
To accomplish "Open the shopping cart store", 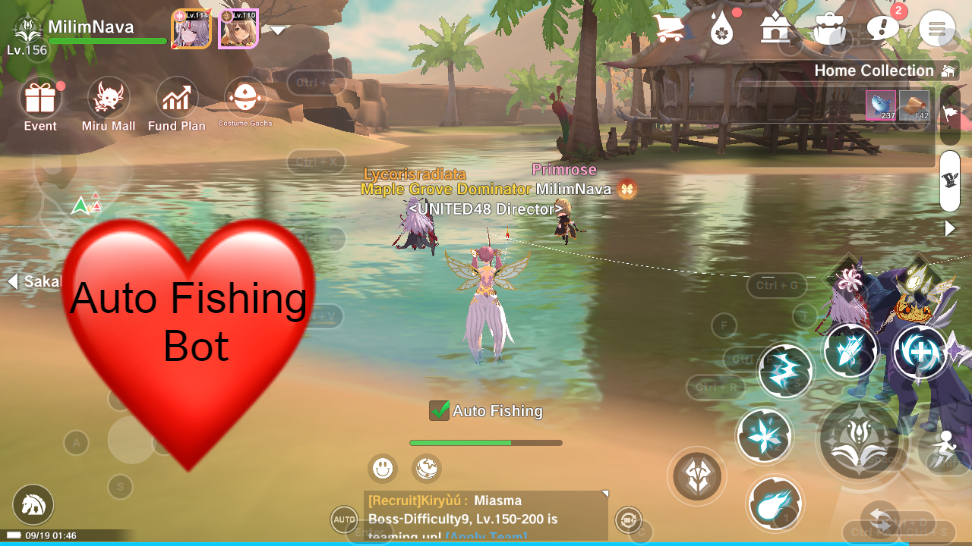I will pyautogui.click(x=669, y=28).
